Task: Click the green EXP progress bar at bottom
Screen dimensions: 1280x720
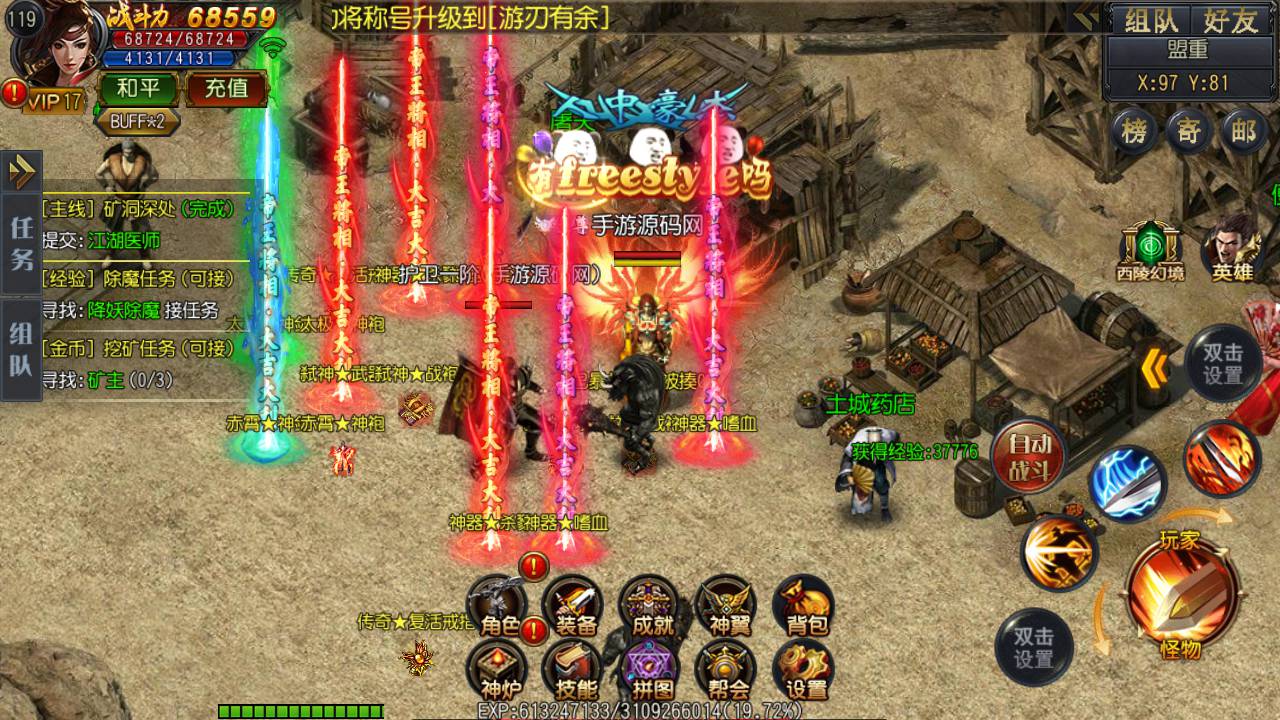Action: coord(300,713)
